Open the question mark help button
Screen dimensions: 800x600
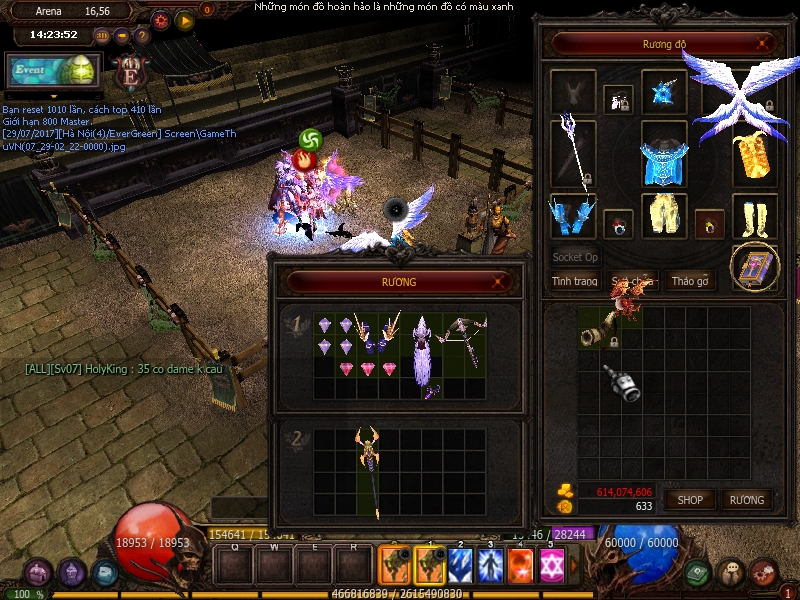[142, 35]
